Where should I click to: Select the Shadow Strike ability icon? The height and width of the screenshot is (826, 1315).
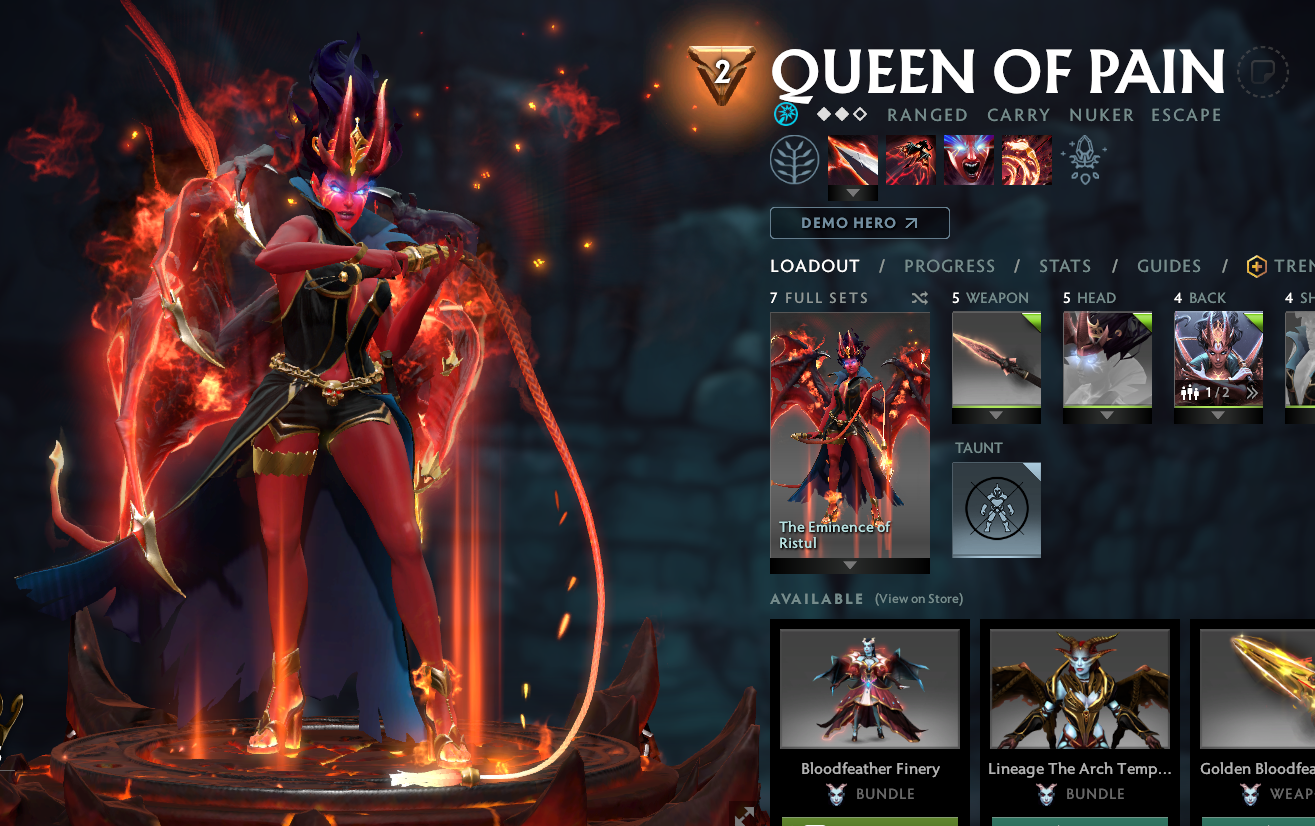(x=852, y=160)
